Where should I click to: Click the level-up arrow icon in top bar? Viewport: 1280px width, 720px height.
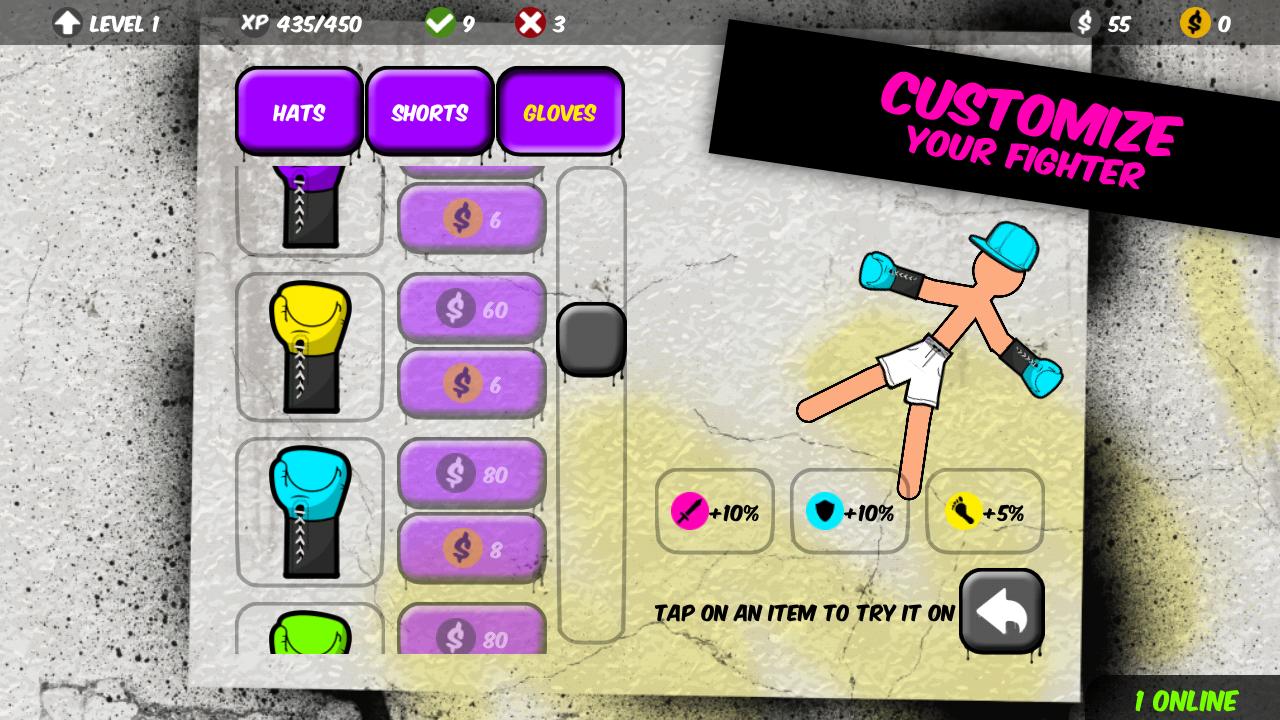(67, 23)
